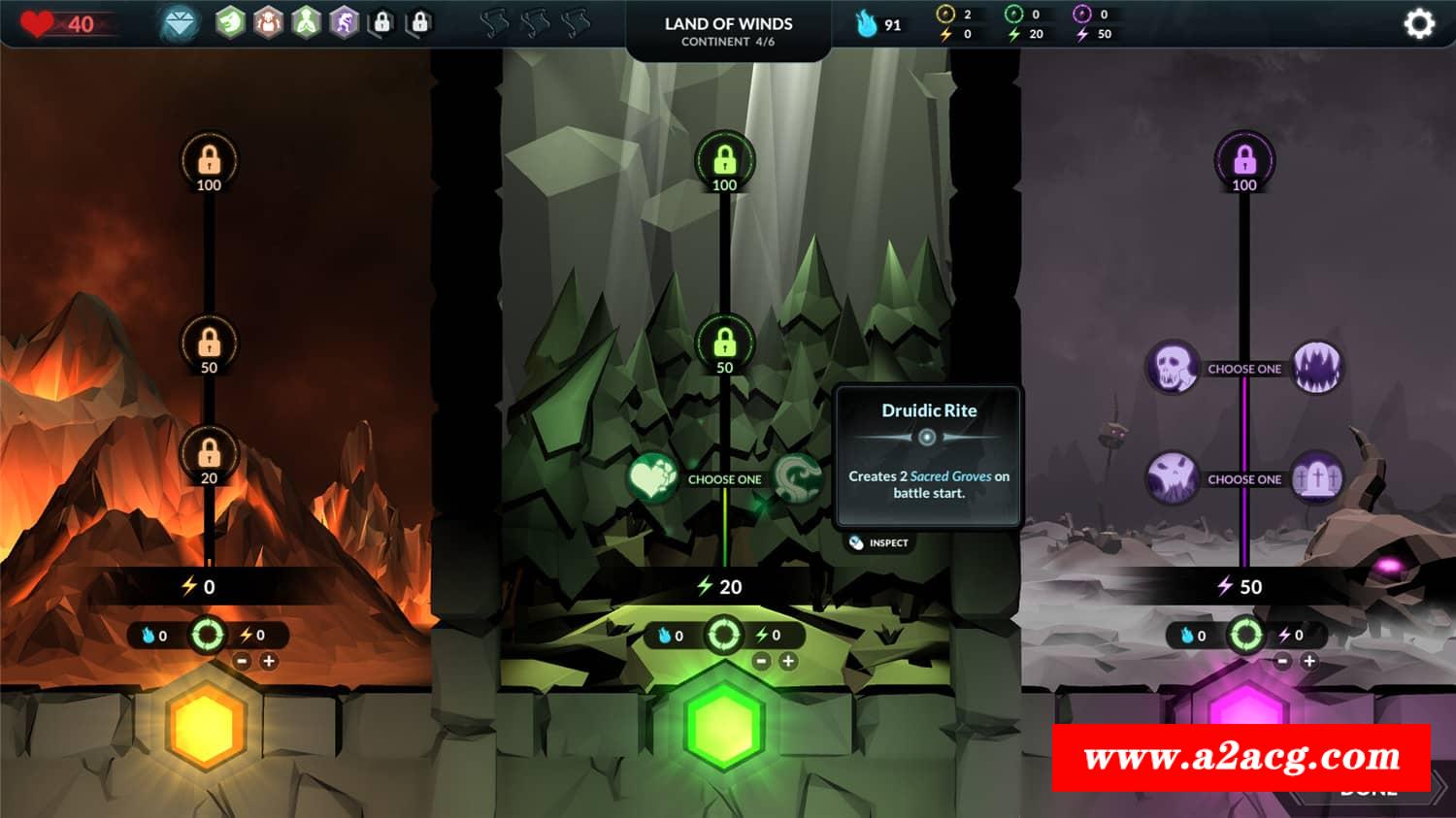Image resolution: width=1456 pixels, height=818 pixels.
Task: Decrease energy in the fire realm with minus
Action: pos(243,662)
